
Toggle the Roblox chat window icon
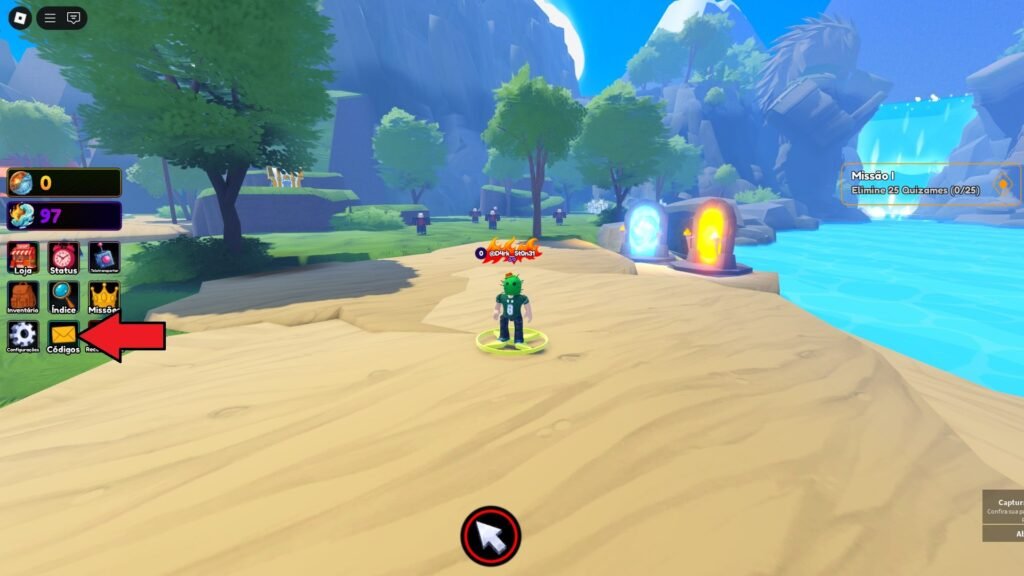[73, 18]
